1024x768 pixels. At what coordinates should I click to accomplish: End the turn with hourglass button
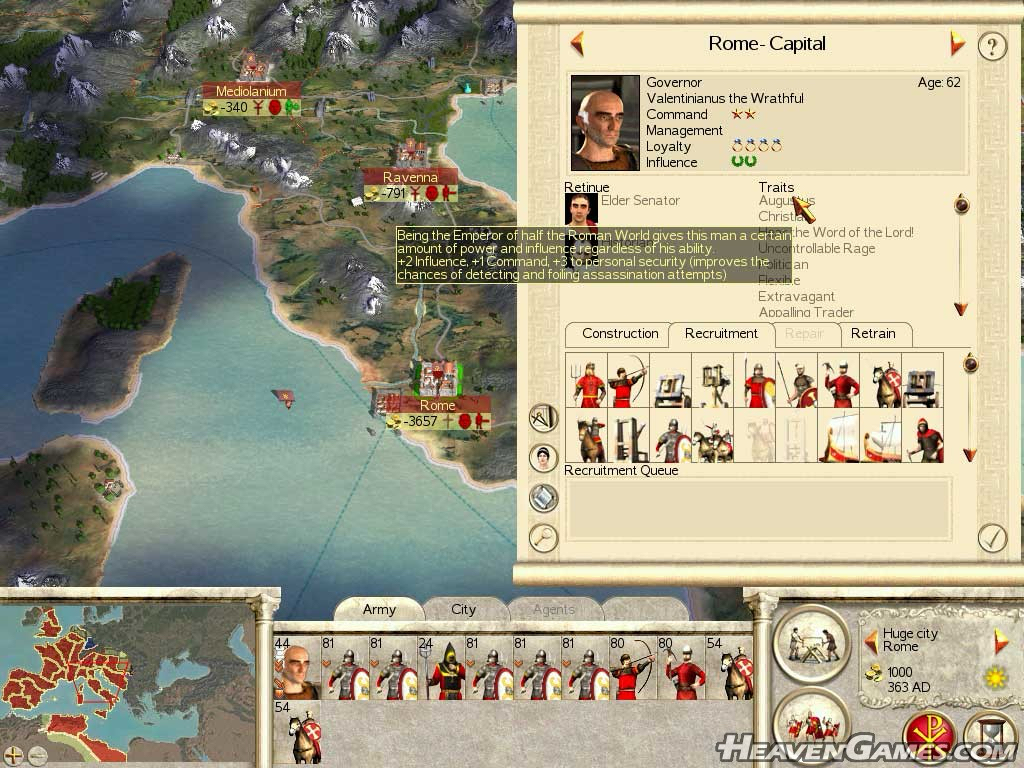[990, 738]
